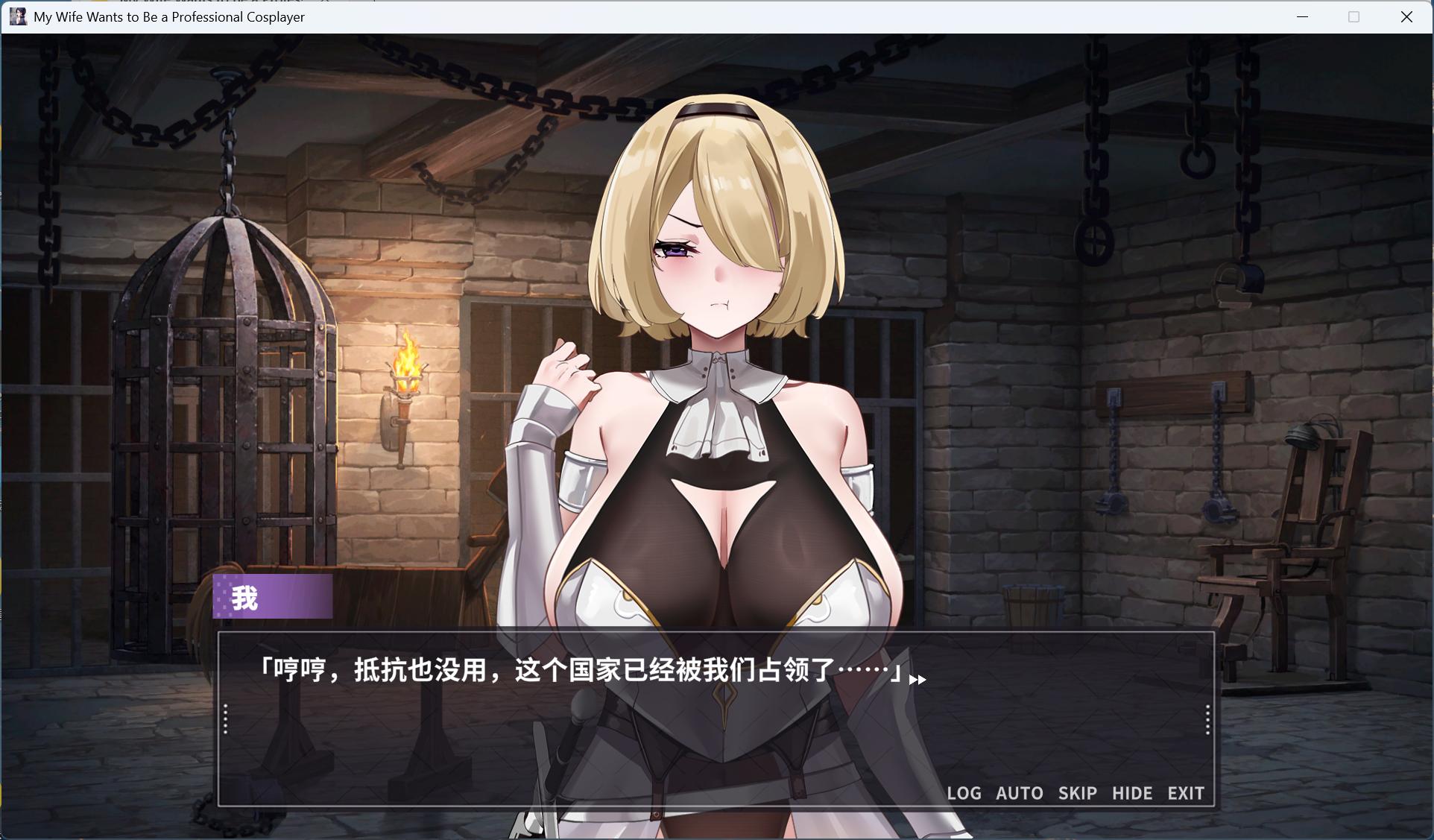
Task: Click the purple 我 speaker nameplate
Action: pyautogui.click(x=273, y=596)
